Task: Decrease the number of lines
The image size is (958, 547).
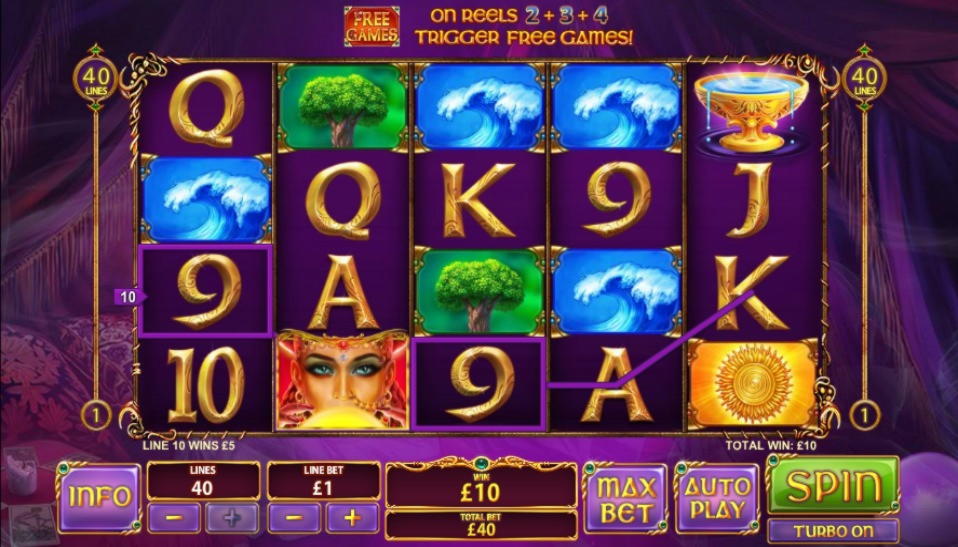Action: [173, 518]
